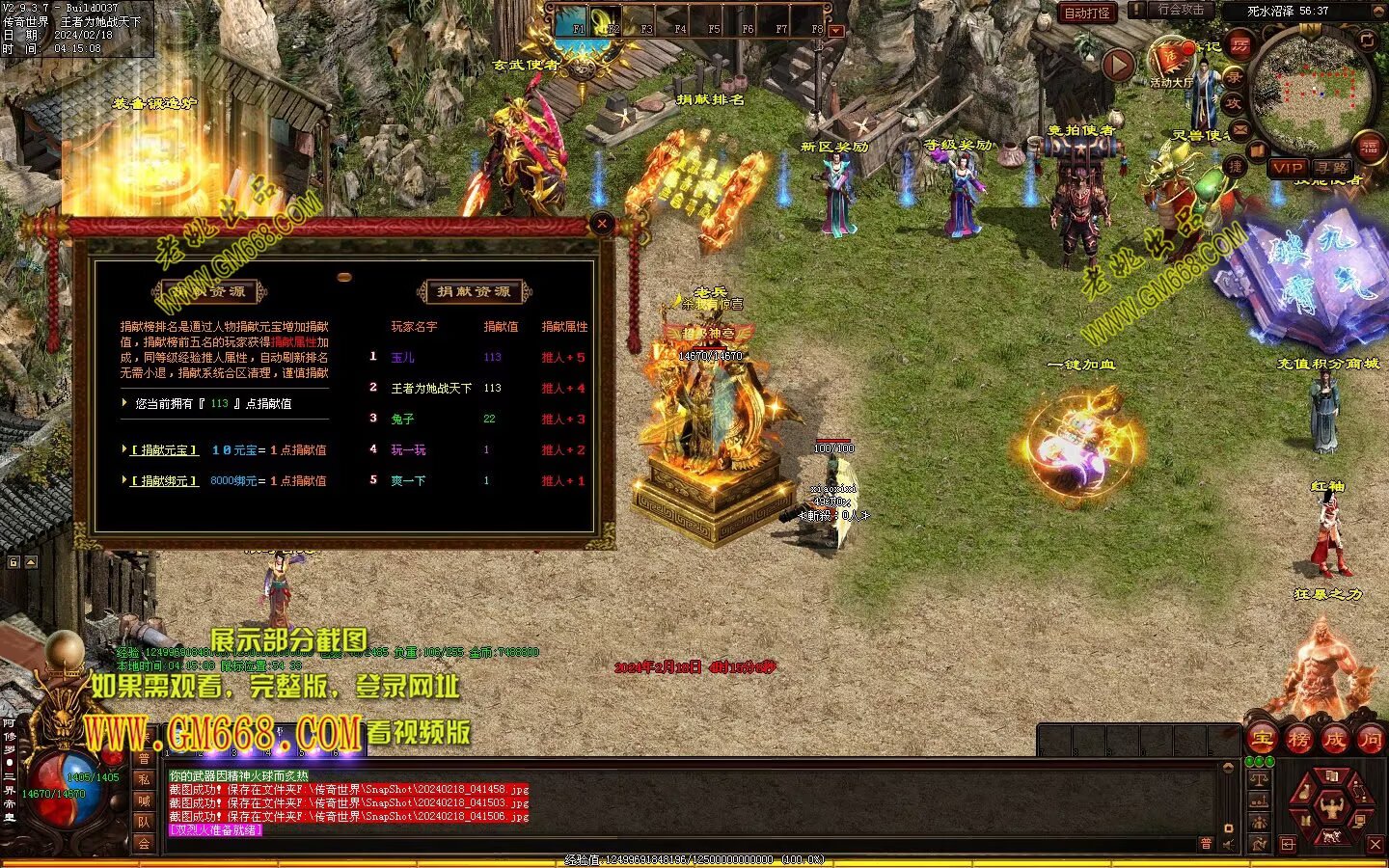Toggle the 自动打怪 auto-fight button
This screenshot has height=868, width=1389.
[1087, 13]
